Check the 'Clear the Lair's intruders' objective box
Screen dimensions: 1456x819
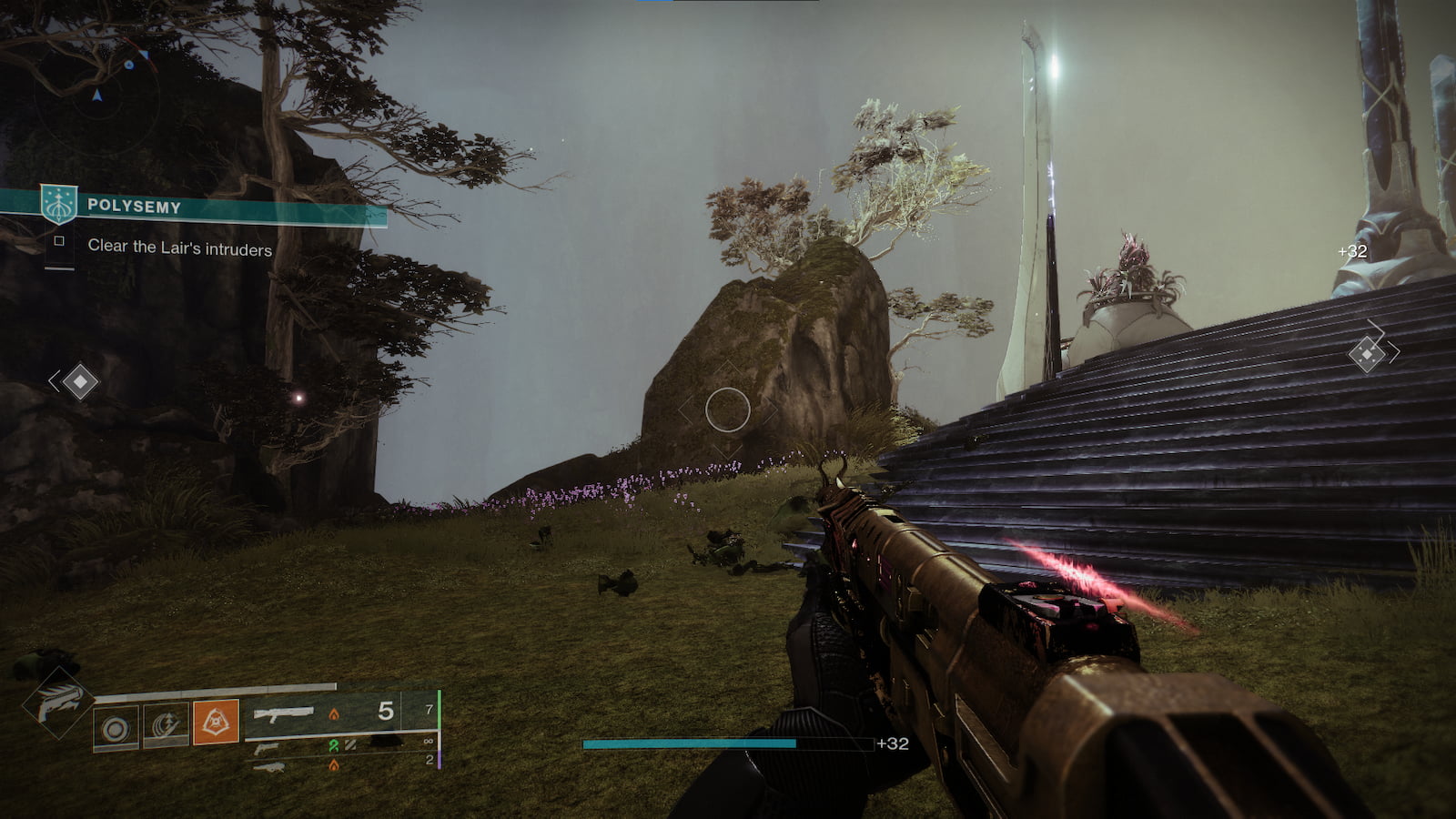click(x=60, y=241)
